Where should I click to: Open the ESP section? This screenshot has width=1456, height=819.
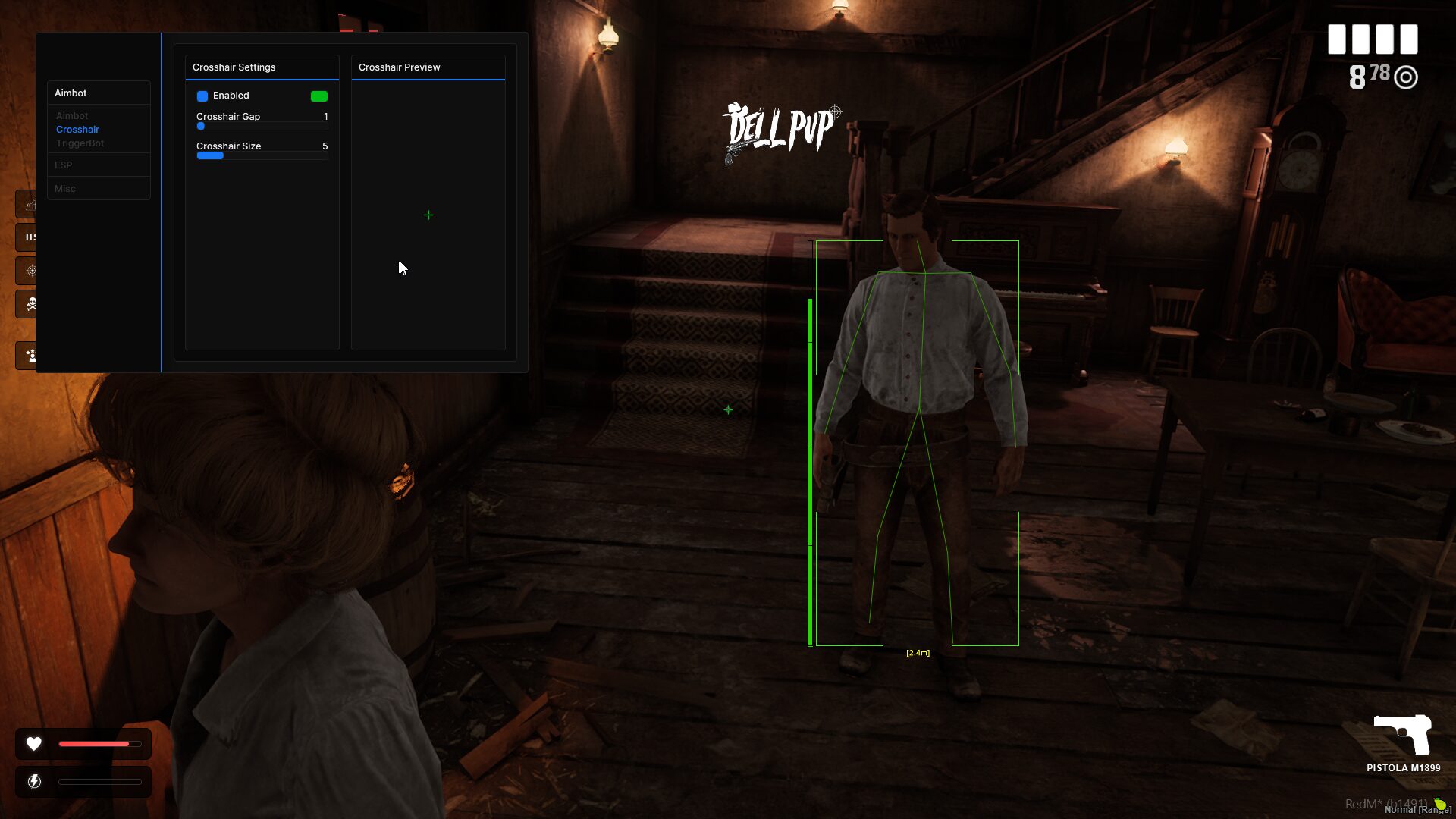[x=63, y=165]
